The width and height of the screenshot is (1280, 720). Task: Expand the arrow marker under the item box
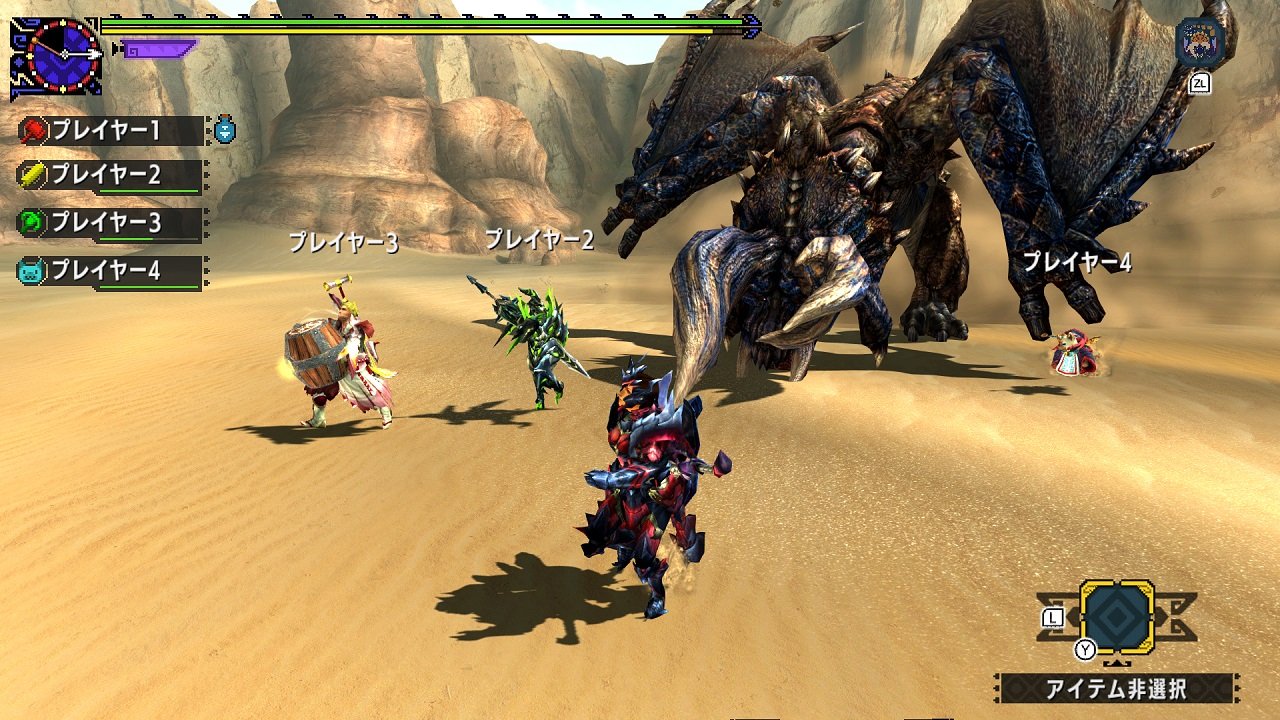[1117, 662]
